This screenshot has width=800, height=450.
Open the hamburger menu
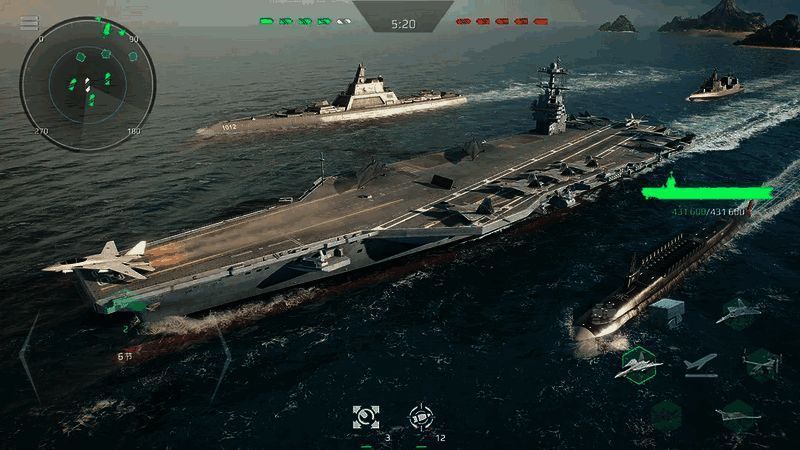[29, 22]
